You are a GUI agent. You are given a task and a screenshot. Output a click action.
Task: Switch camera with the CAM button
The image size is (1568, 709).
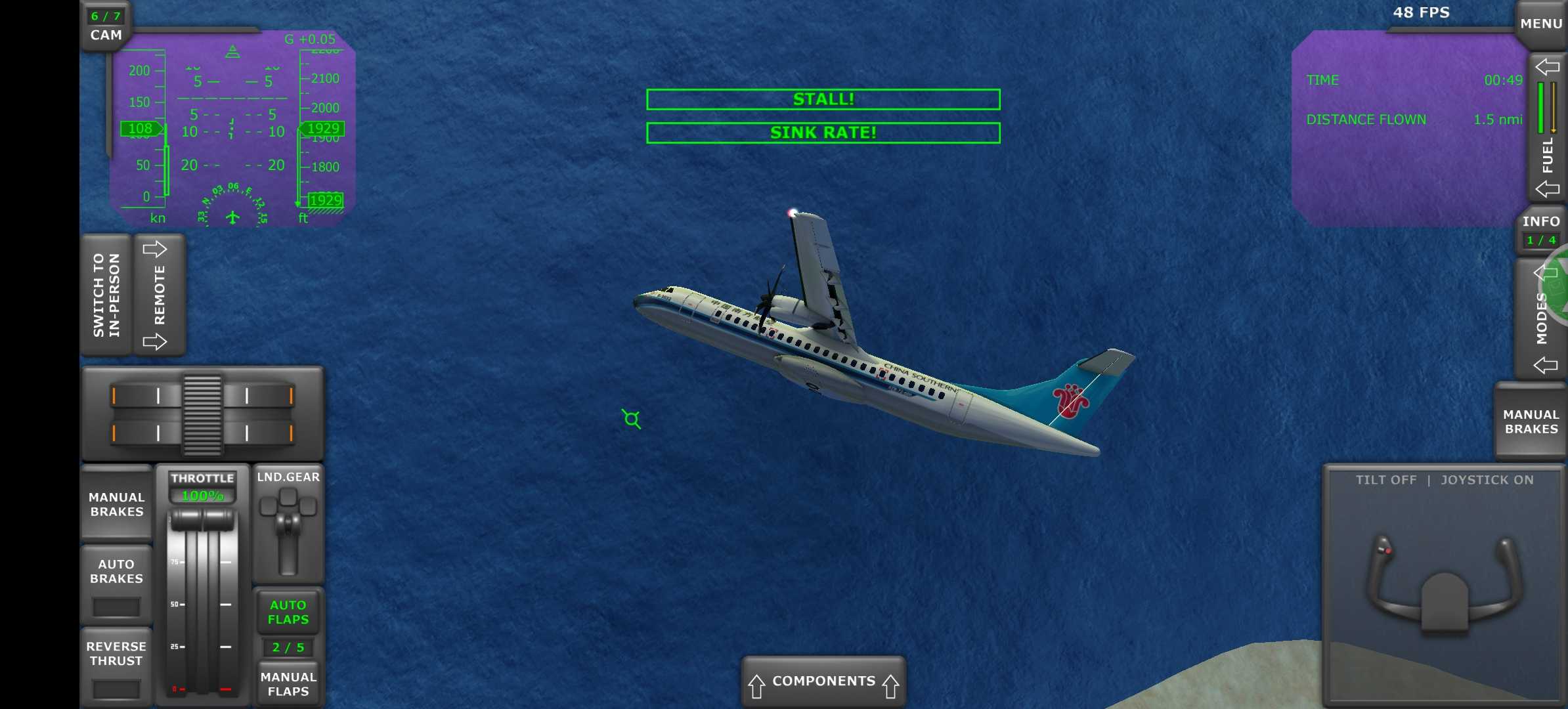coord(106,28)
